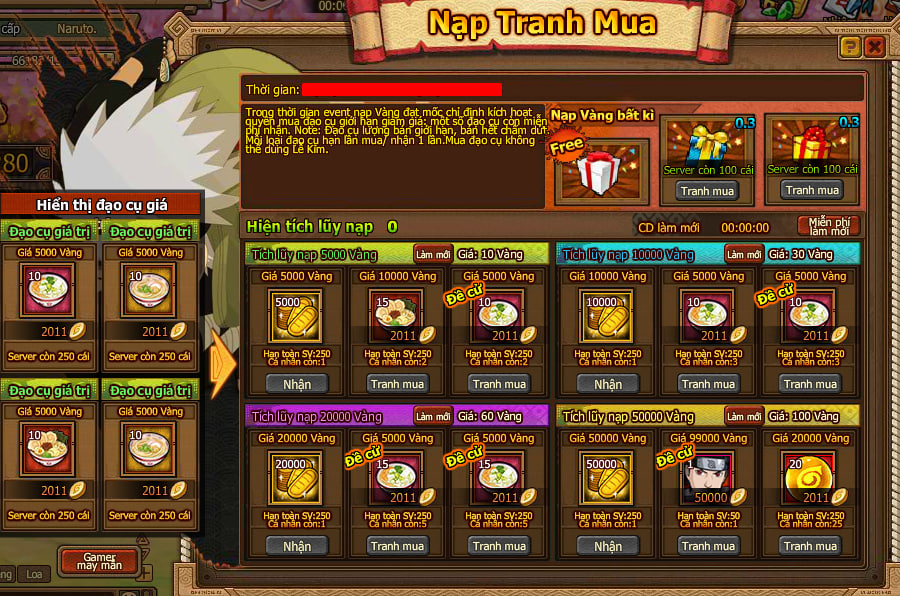Use the Miễn phí làm mới button

[829, 226]
